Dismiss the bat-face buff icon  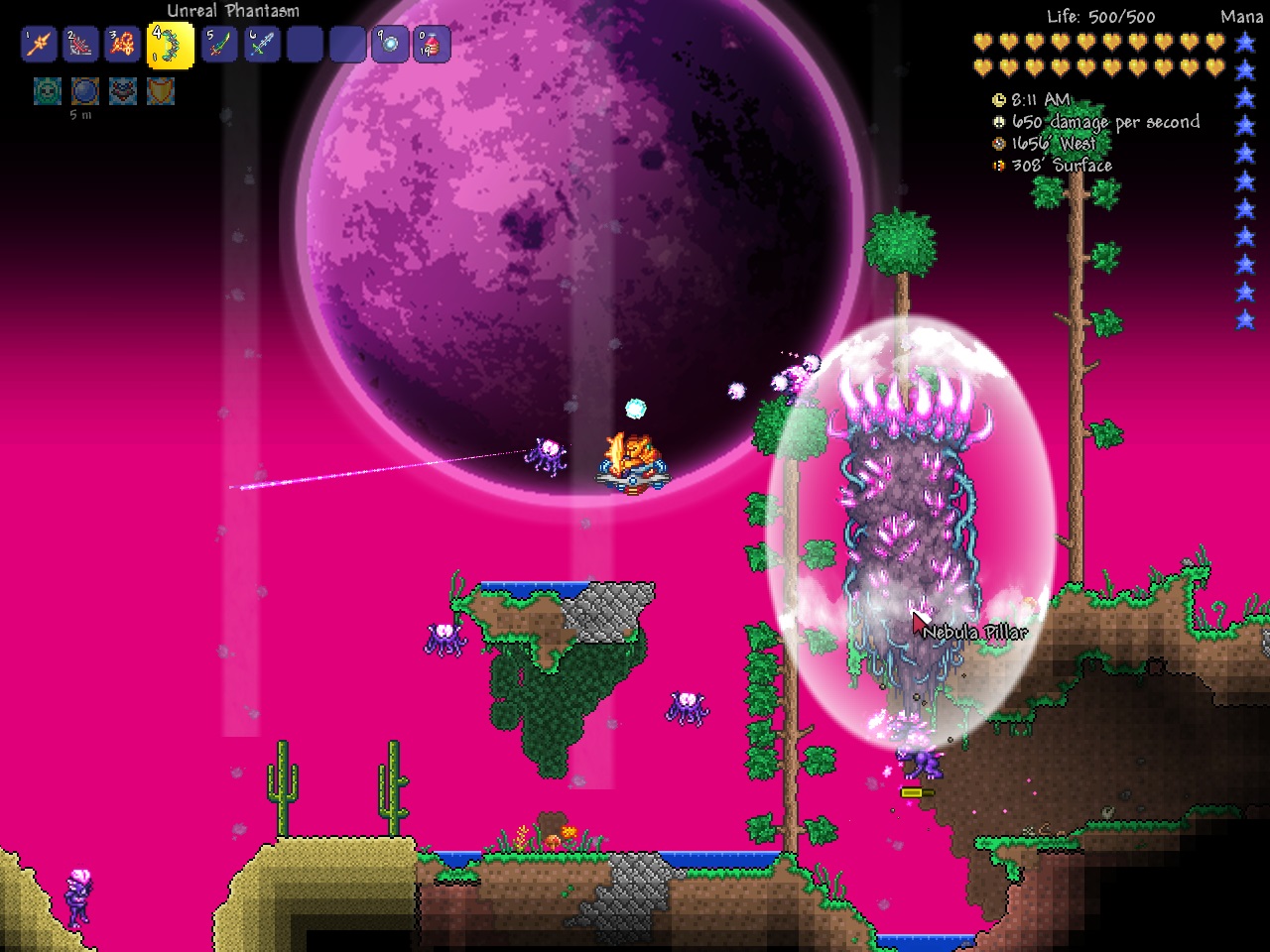[x=120, y=89]
